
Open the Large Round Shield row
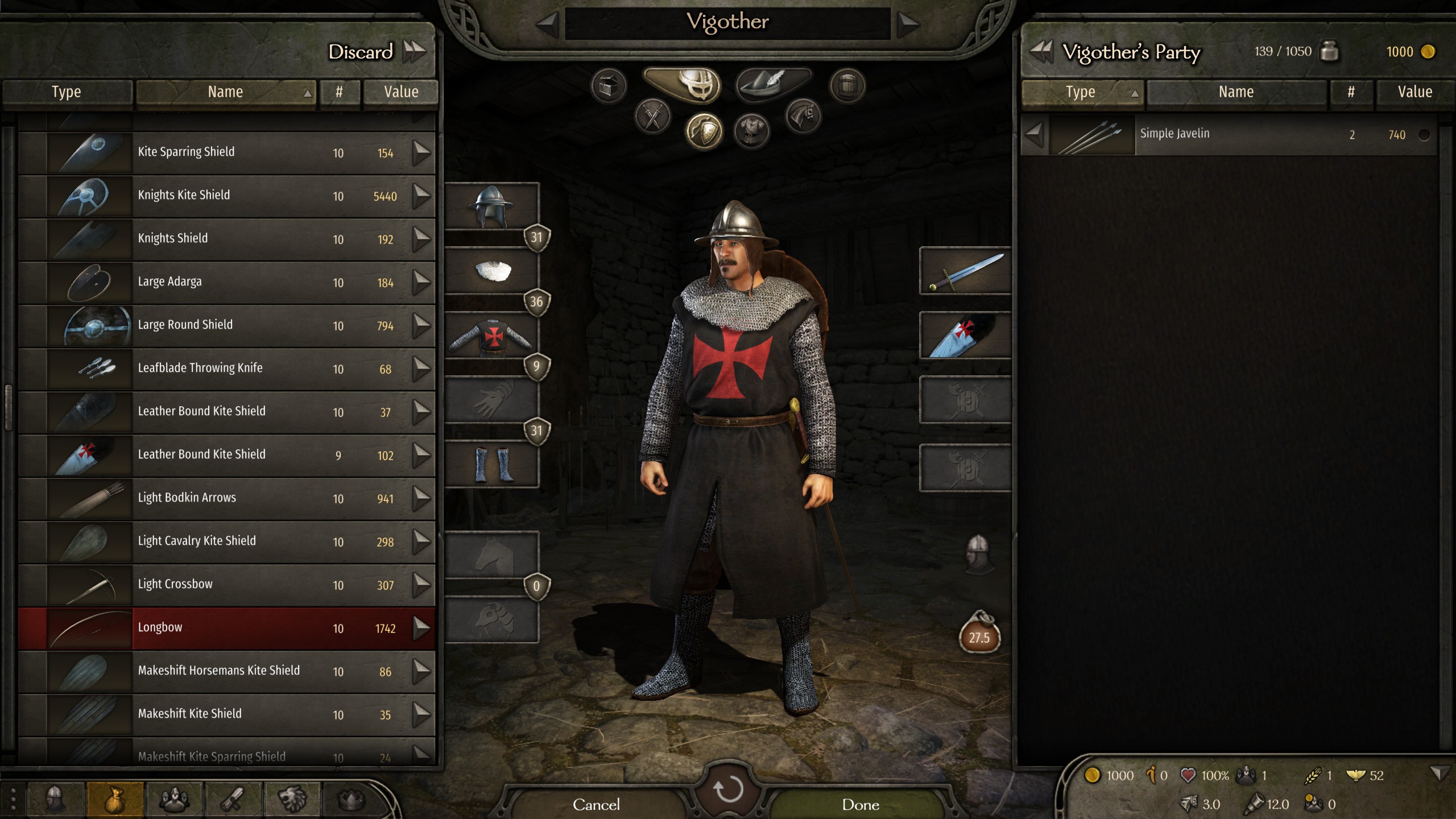227,325
